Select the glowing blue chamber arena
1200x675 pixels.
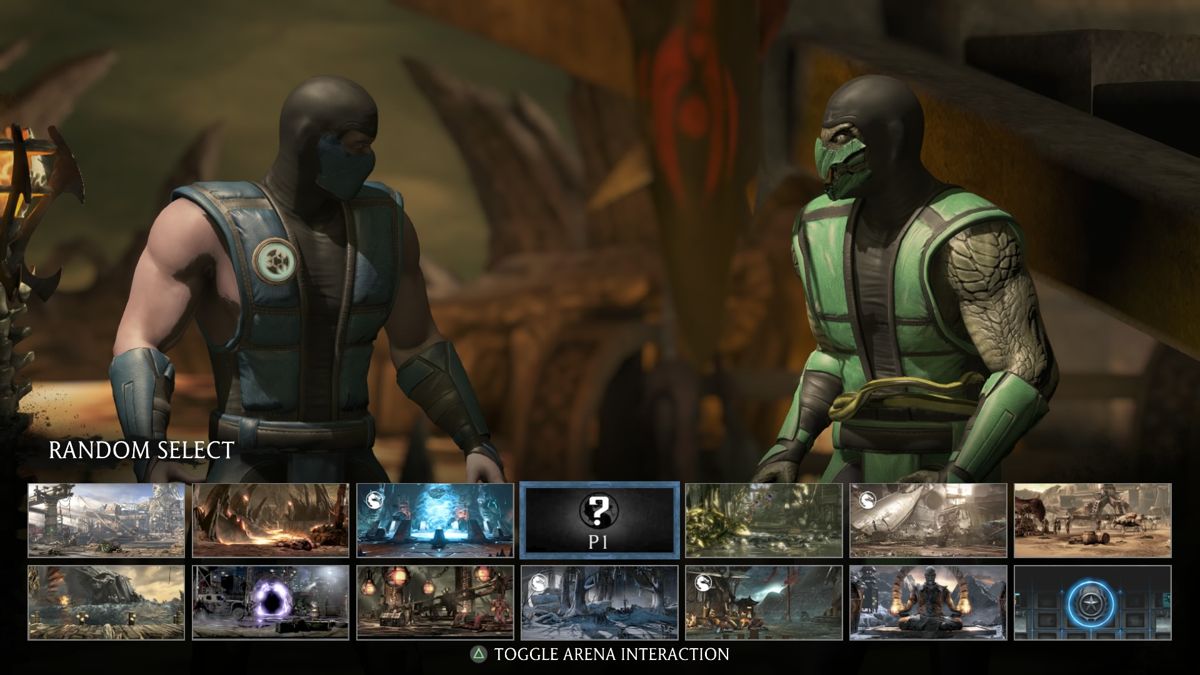point(435,520)
